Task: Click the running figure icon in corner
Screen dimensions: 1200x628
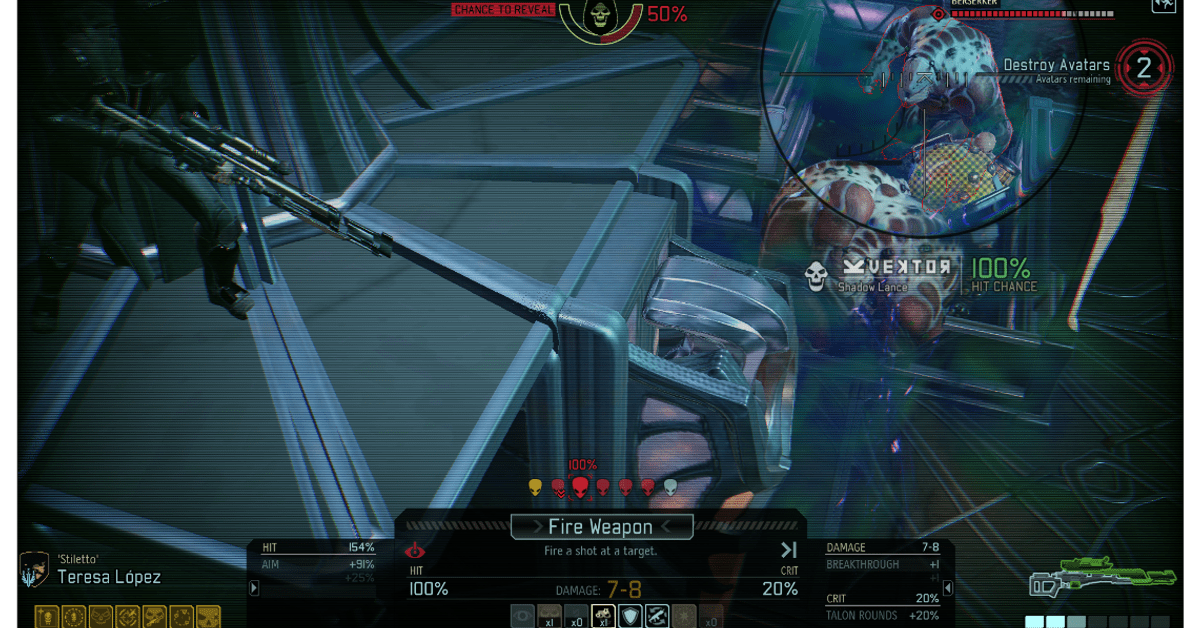Action: click(1164, 6)
